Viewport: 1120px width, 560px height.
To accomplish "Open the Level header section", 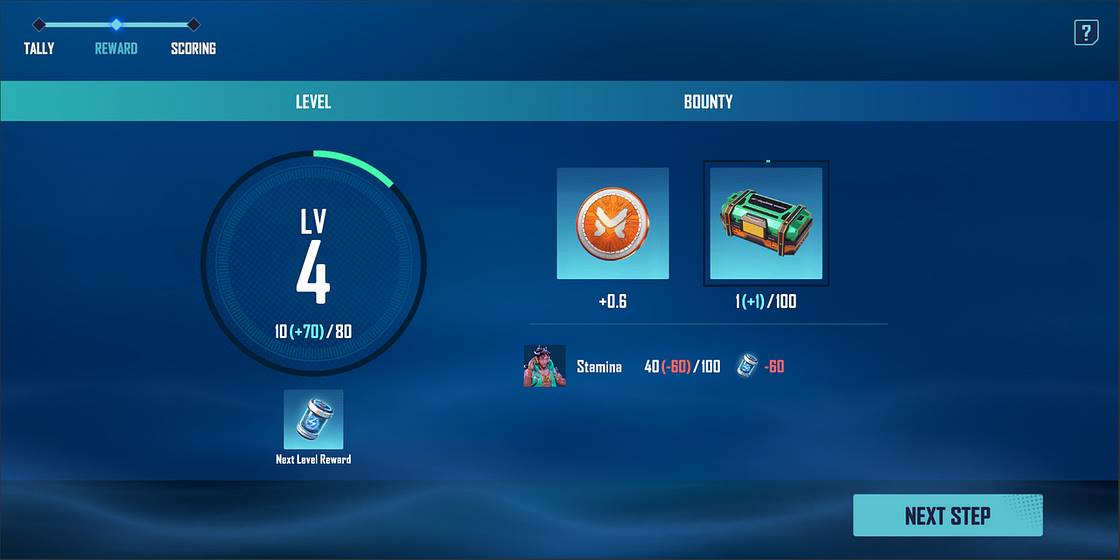I will [x=313, y=102].
